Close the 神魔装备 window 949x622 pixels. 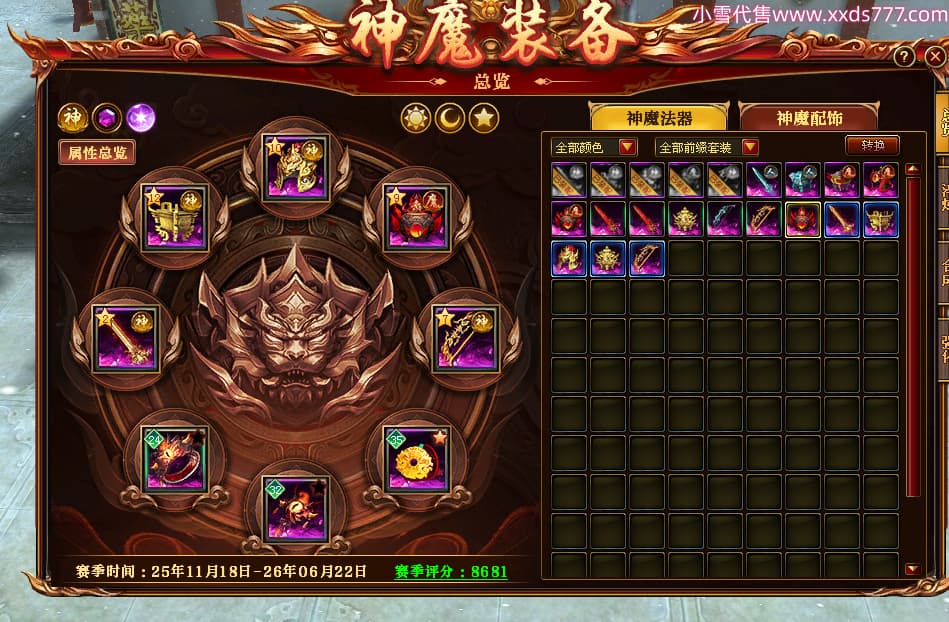pos(935,56)
